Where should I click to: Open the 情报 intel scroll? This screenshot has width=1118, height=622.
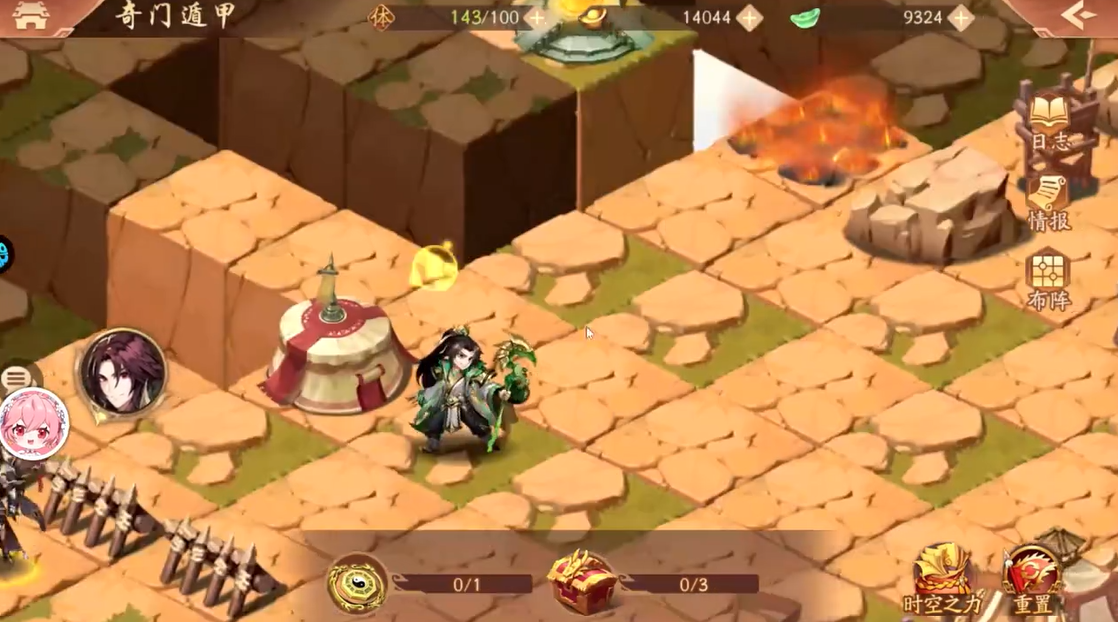click(1049, 203)
